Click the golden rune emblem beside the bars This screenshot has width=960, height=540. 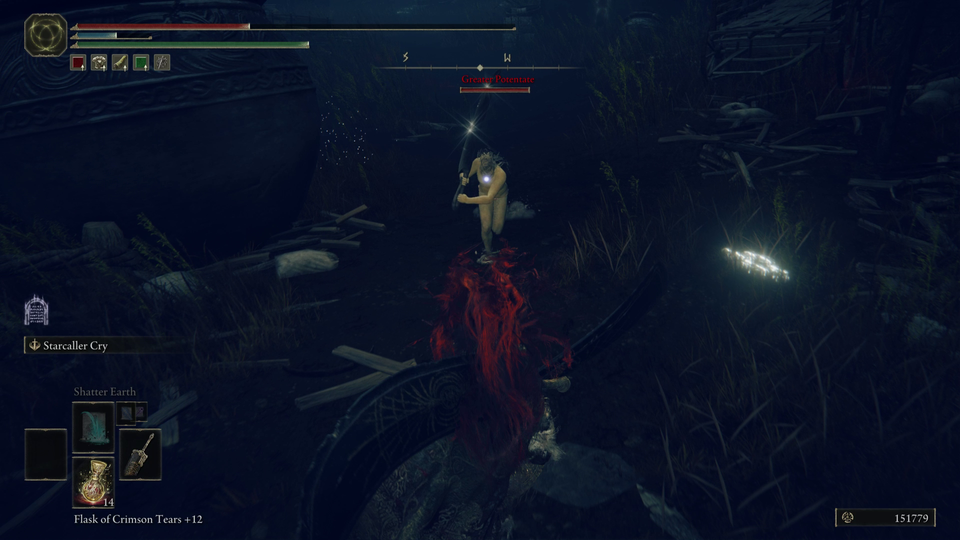pyautogui.click(x=45, y=34)
